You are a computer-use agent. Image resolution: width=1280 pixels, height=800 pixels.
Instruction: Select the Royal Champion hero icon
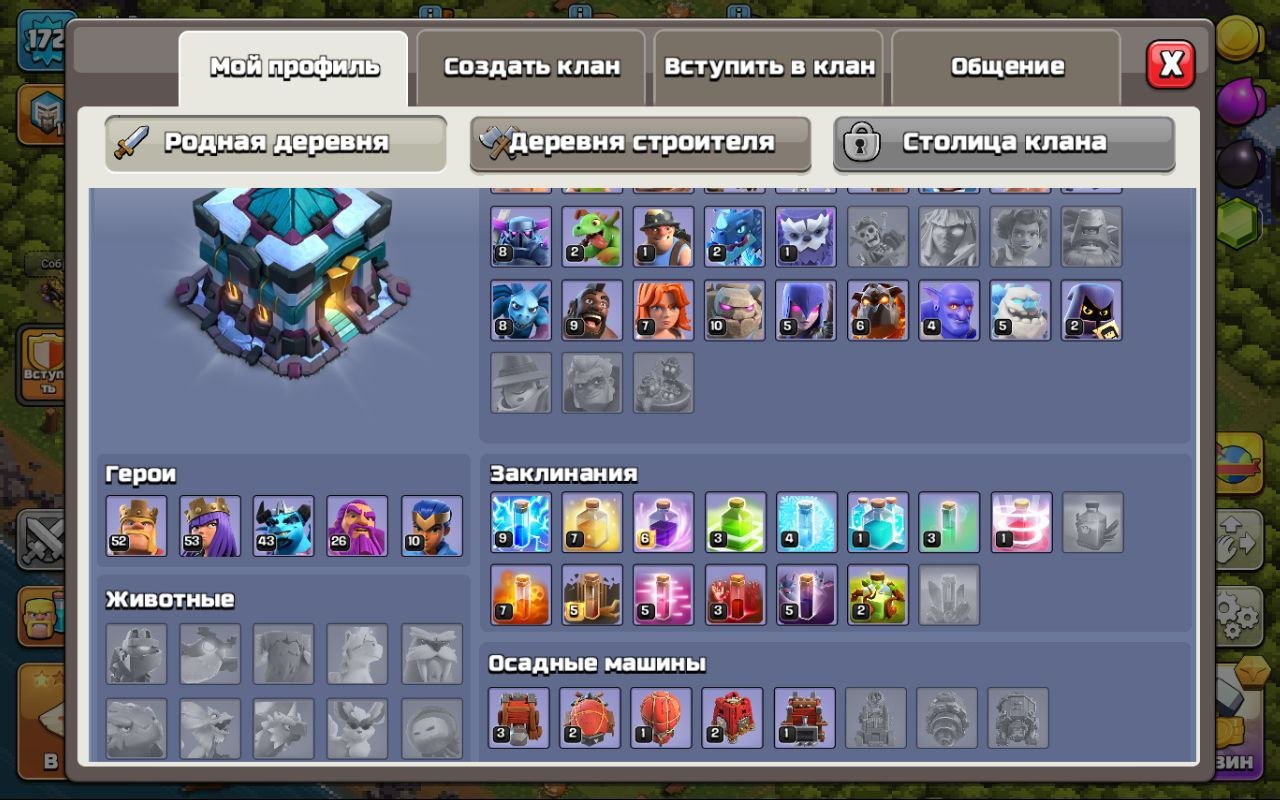pos(432,524)
